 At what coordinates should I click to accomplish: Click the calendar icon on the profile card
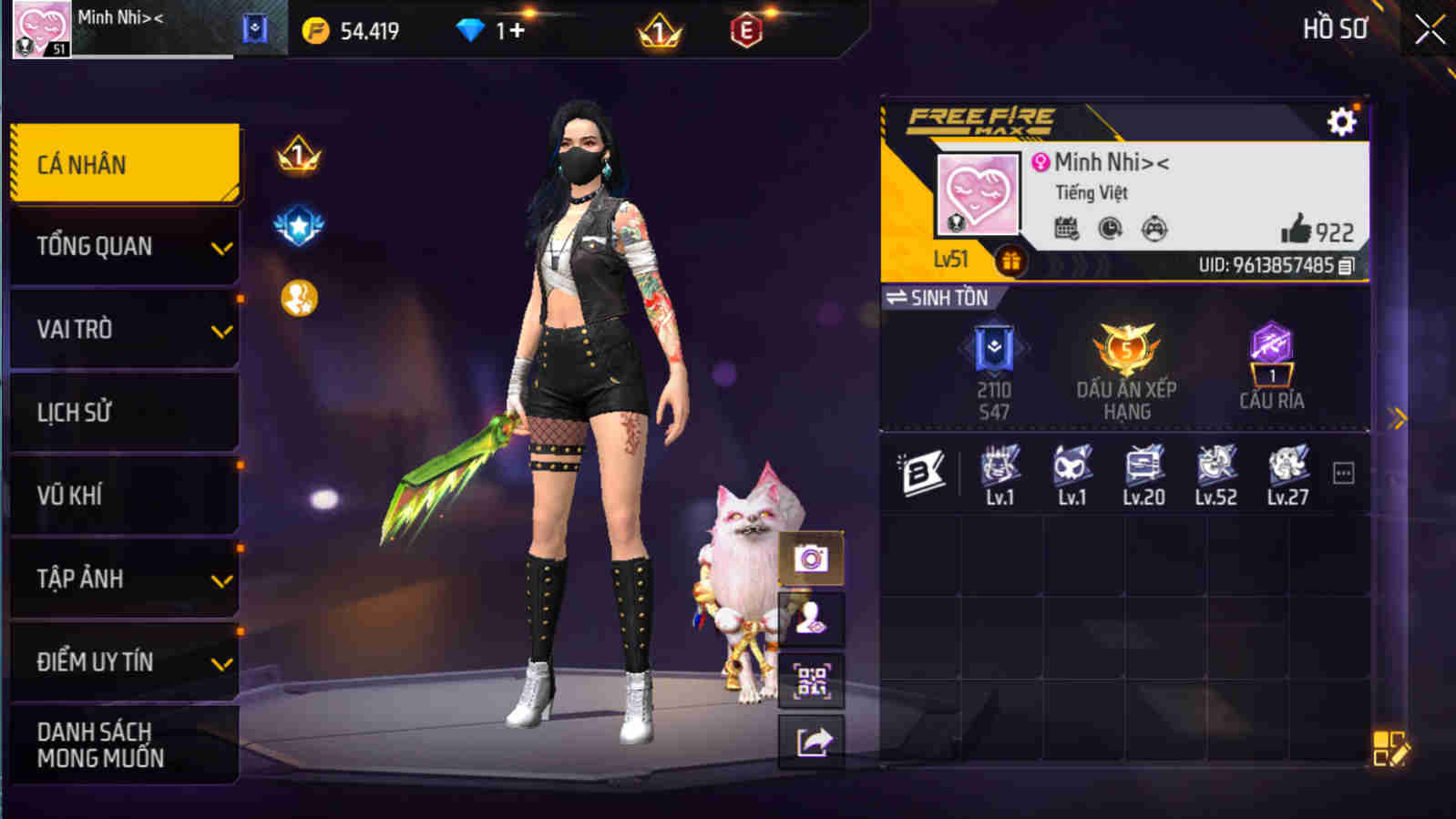pos(1065,229)
